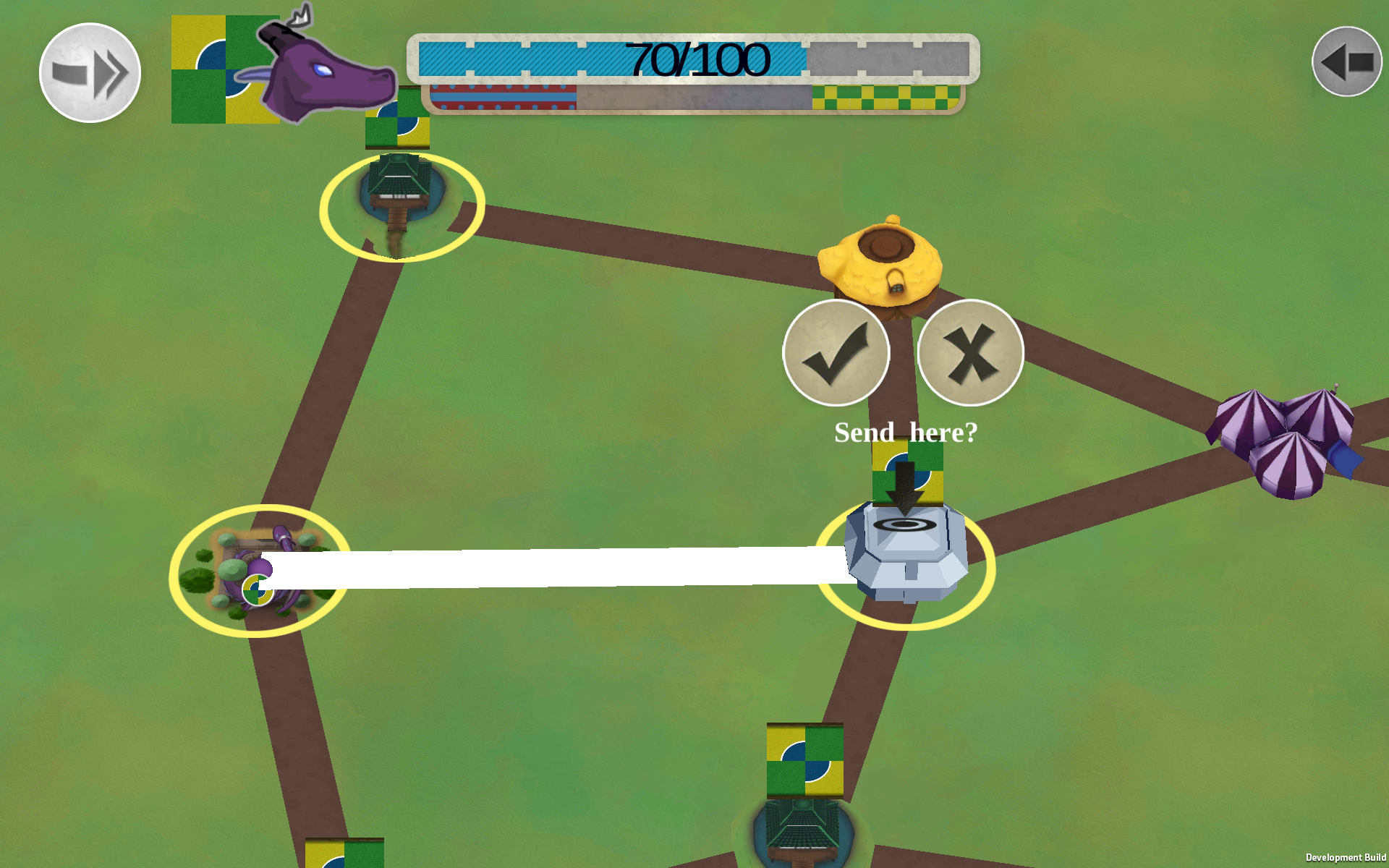The height and width of the screenshot is (868, 1389).
Task: Select the purple dragon unit's circled node
Action: click(x=260, y=571)
